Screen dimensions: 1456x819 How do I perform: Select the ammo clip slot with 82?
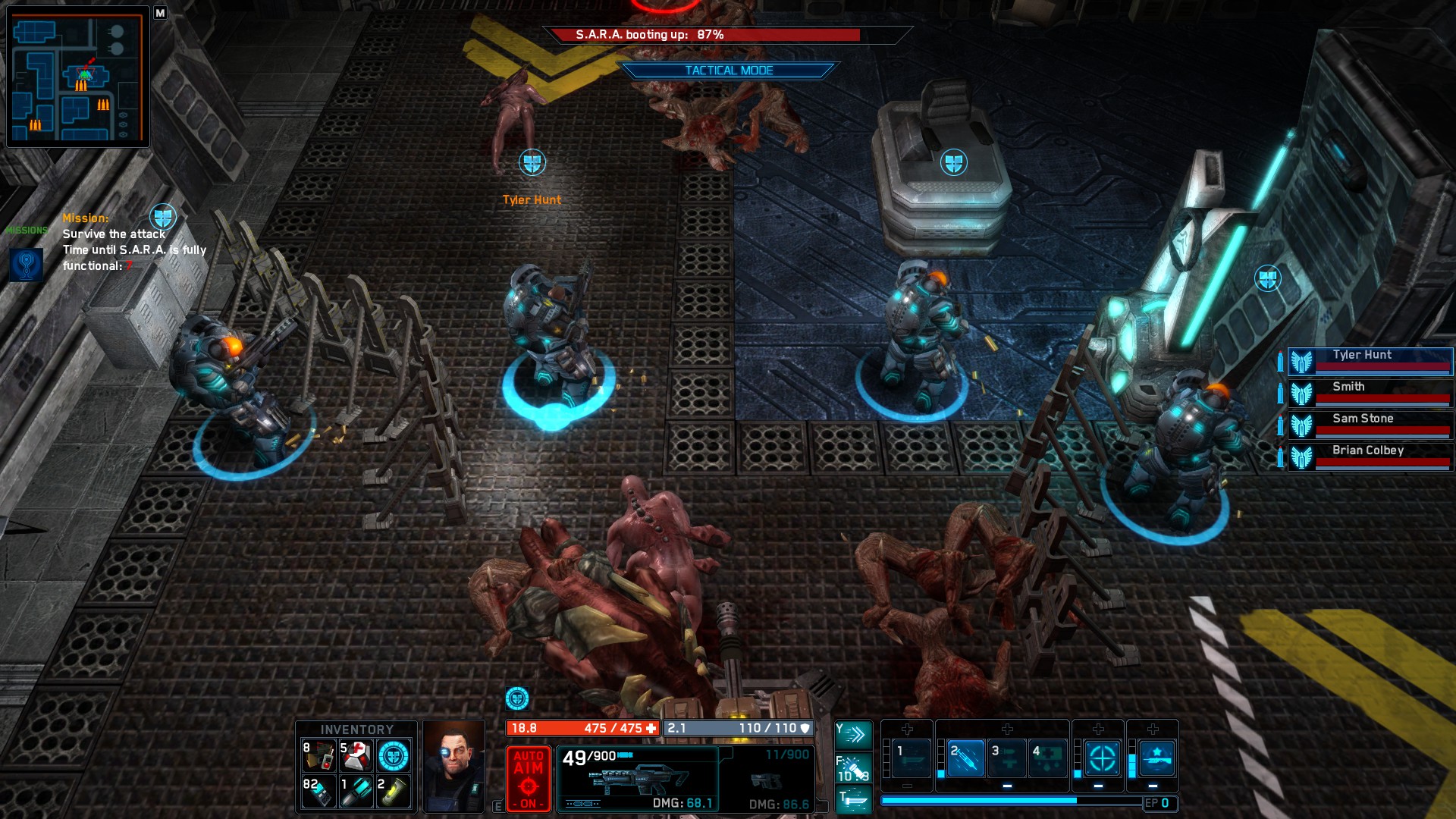click(319, 792)
